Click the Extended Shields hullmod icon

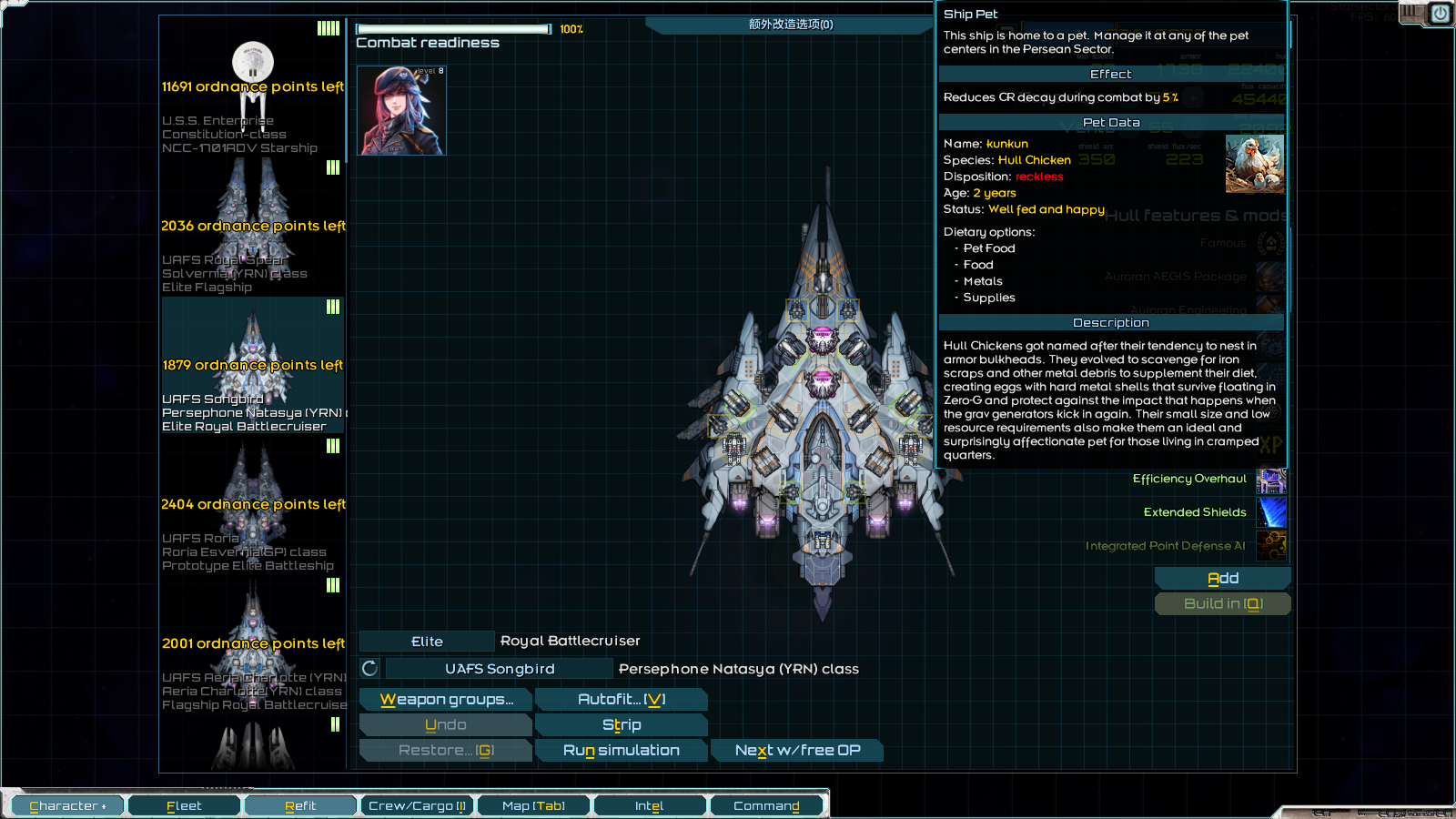pos(1271,513)
